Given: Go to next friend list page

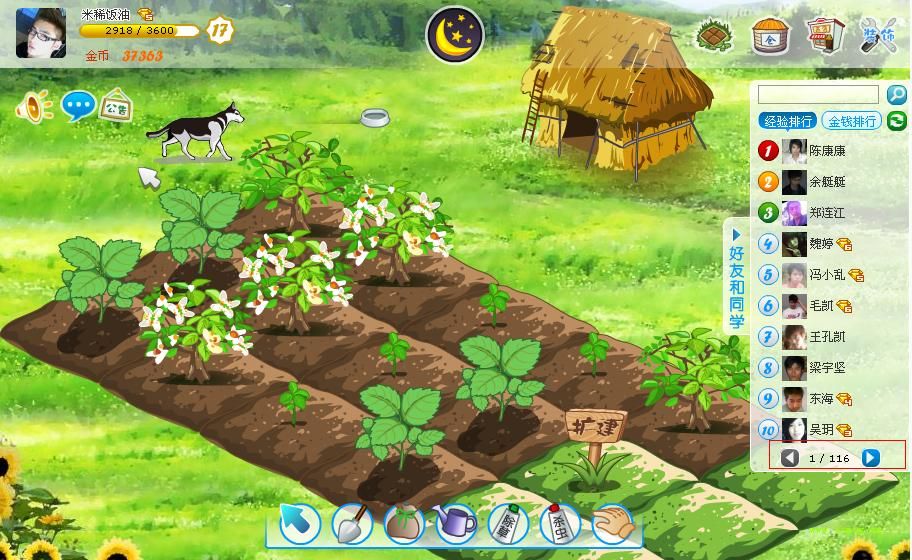Looking at the screenshot, I should (870, 458).
